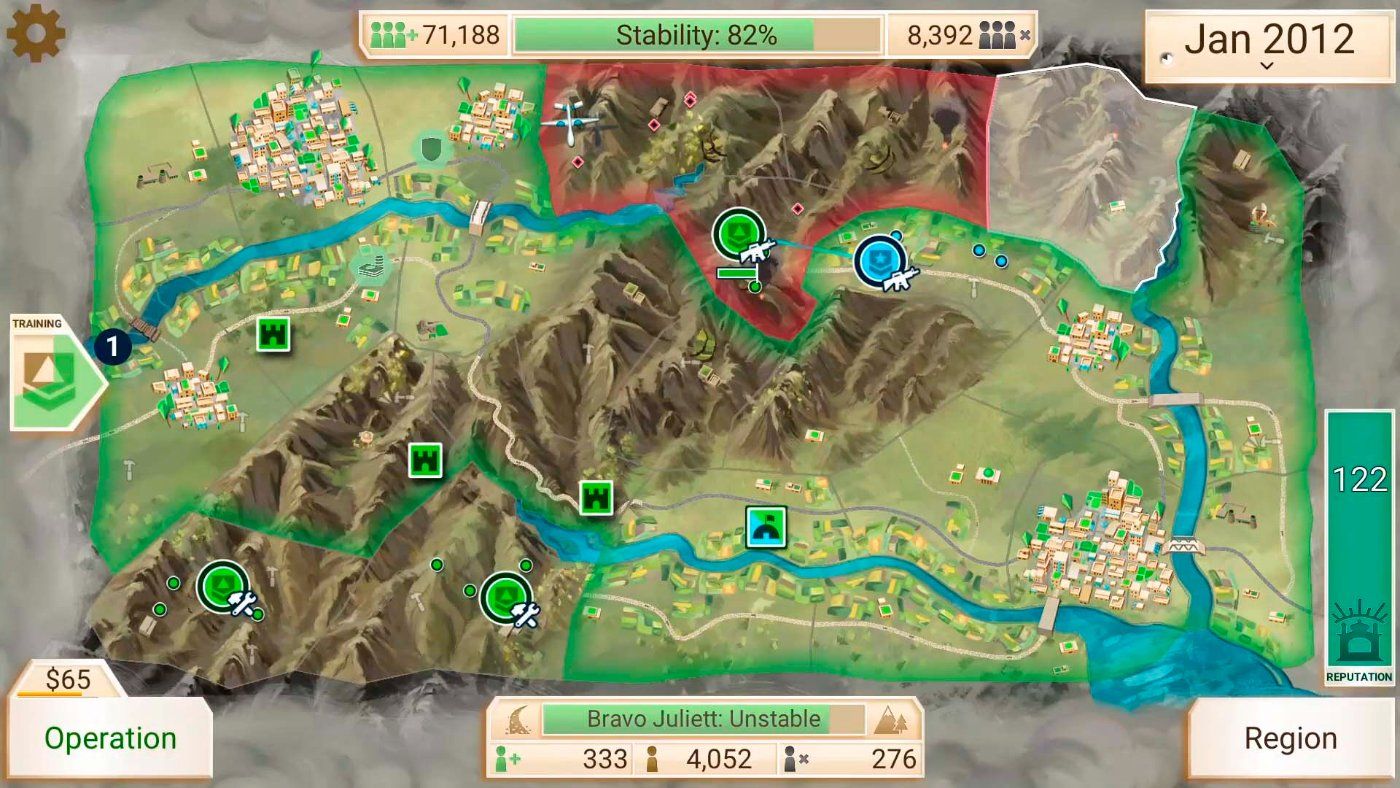View the Bravo Juliett region info bar
Image resolution: width=1400 pixels, height=788 pixels.
coord(704,719)
